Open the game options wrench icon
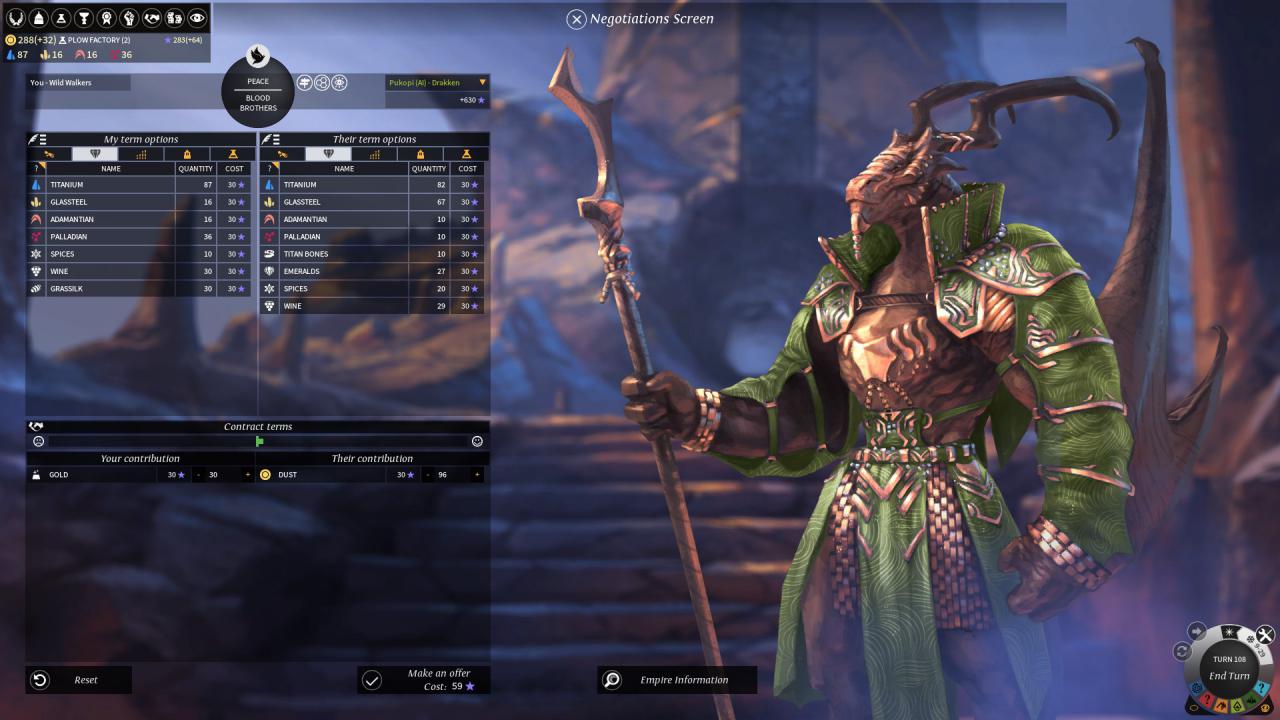Viewport: 1280px width, 720px height. tap(1265, 634)
